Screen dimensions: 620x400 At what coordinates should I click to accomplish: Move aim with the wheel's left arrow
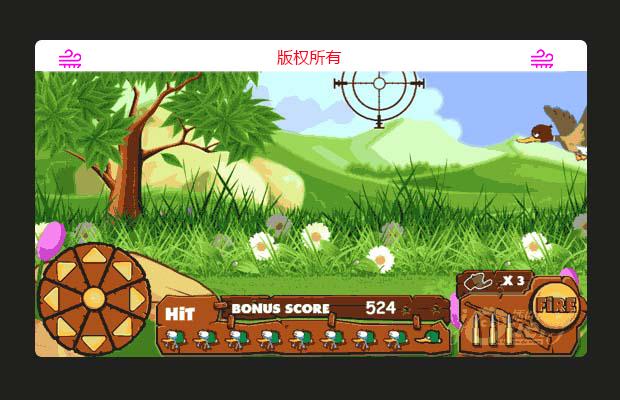coord(52,298)
